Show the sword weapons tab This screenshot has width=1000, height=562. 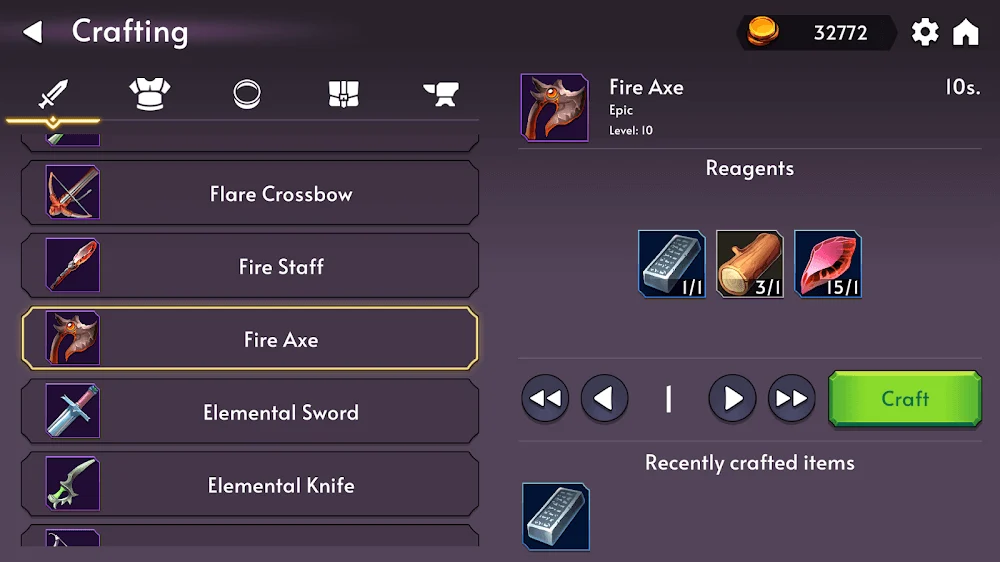tap(52, 94)
